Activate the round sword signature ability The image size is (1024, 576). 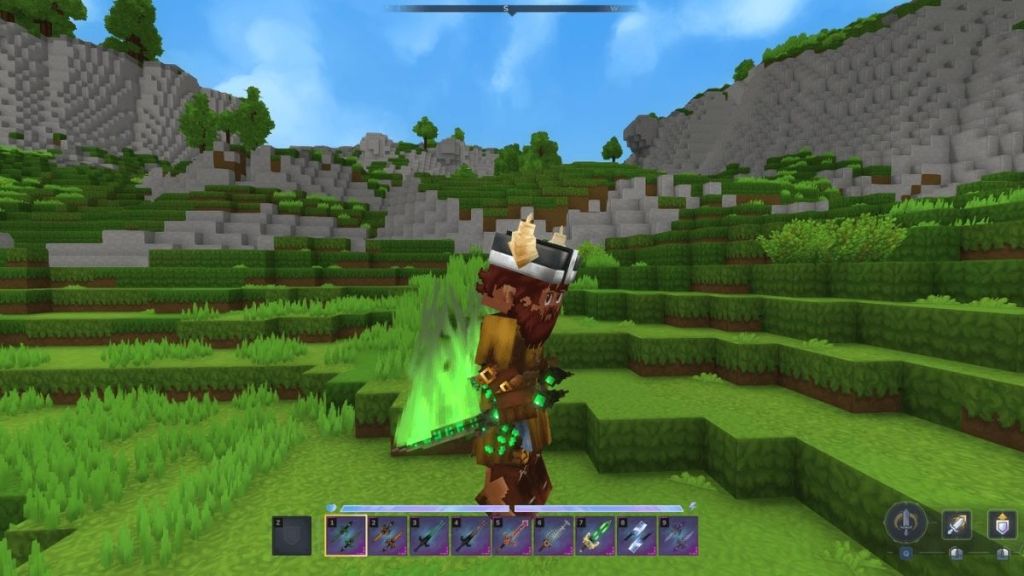point(906,523)
